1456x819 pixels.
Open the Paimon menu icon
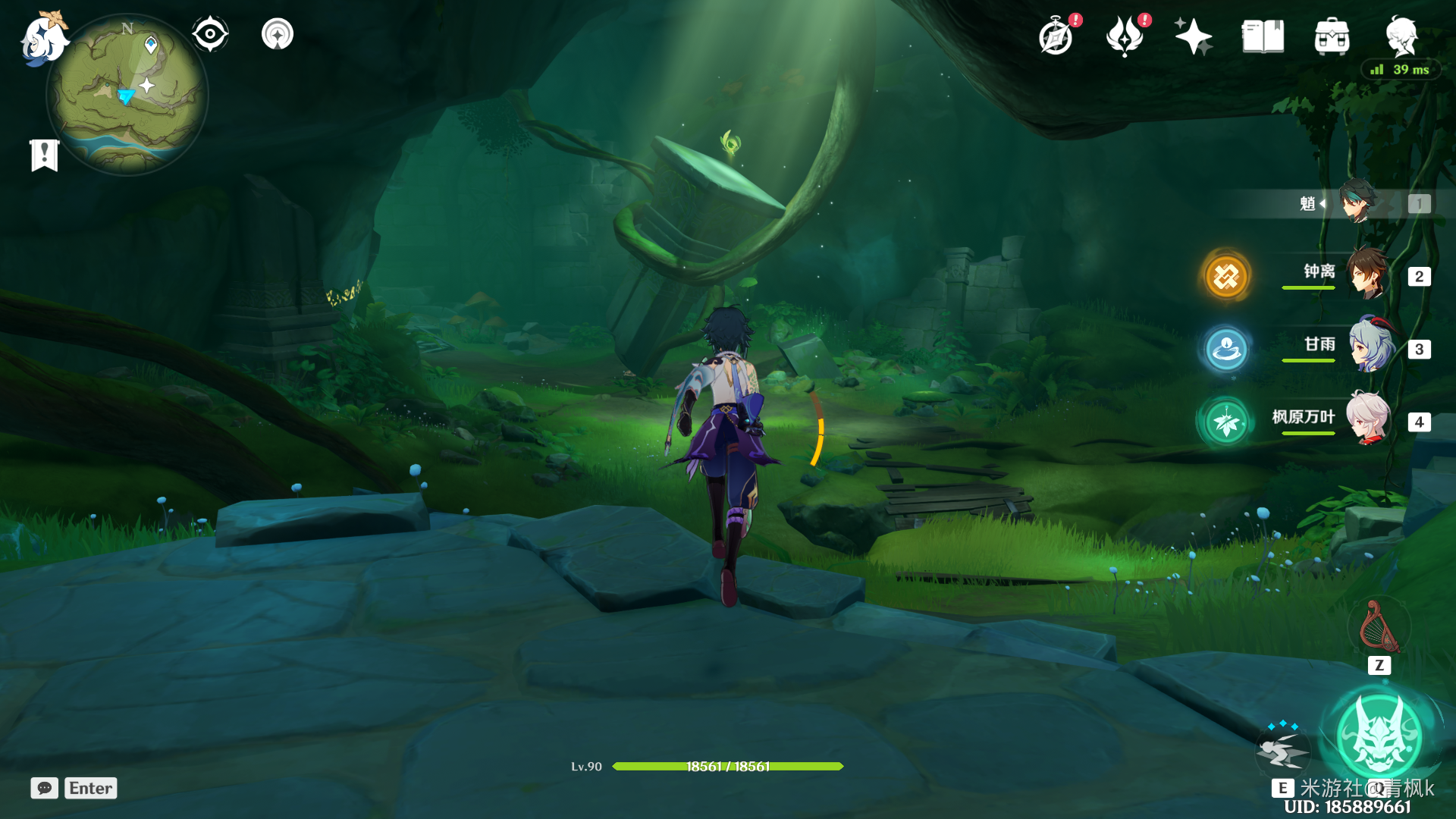click(x=43, y=38)
